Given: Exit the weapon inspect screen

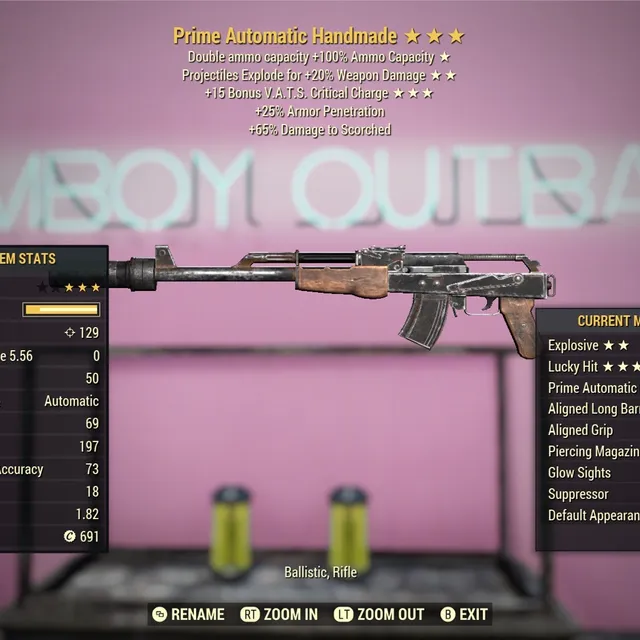Looking at the screenshot, I should pyautogui.click(x=464, y=614).
